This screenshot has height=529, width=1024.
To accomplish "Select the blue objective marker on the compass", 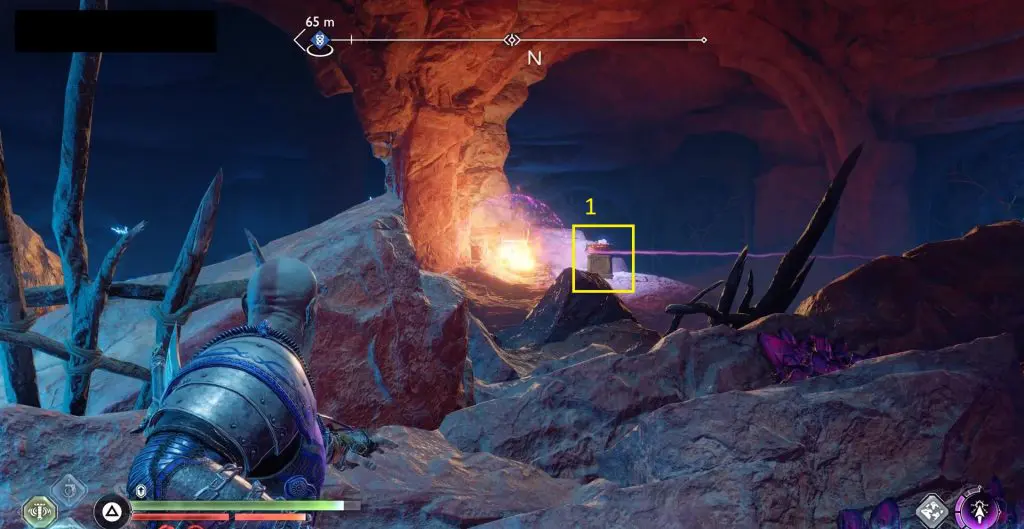I will pyautogui.click(x=320, y=40).
